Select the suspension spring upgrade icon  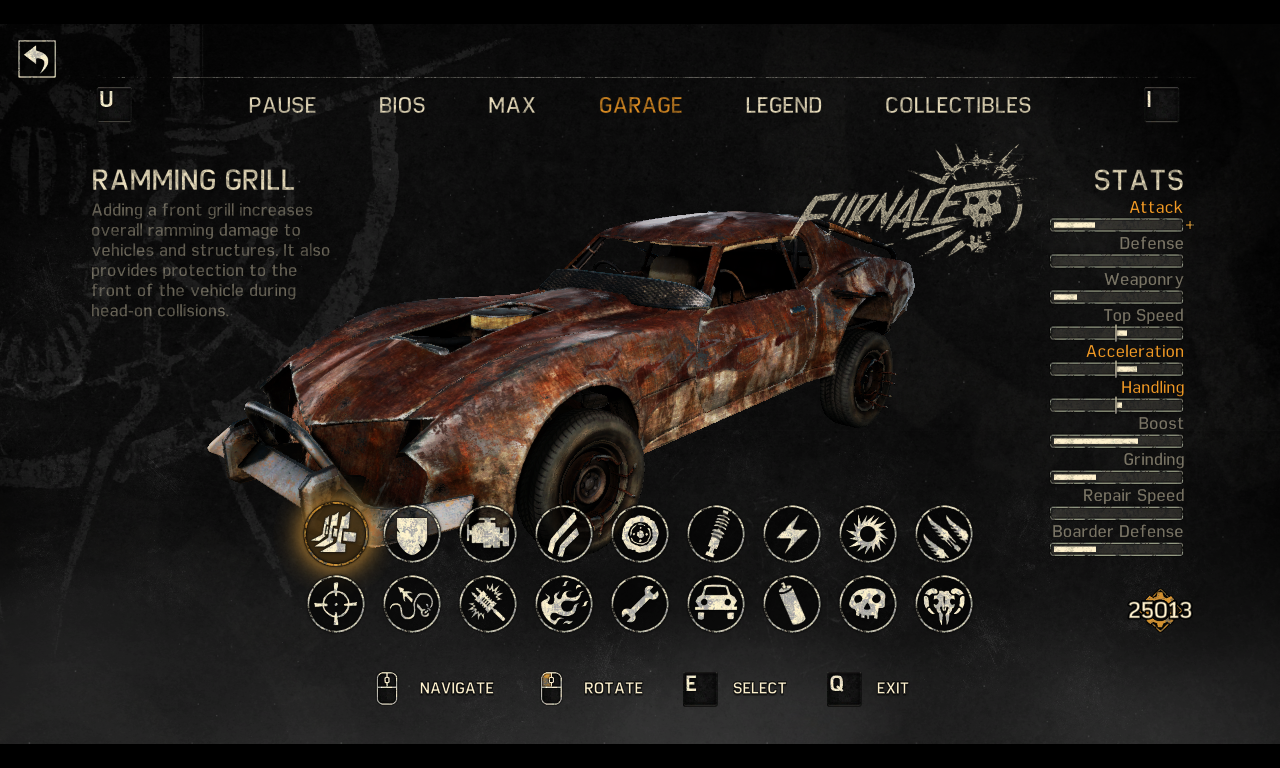coord(716,534)
